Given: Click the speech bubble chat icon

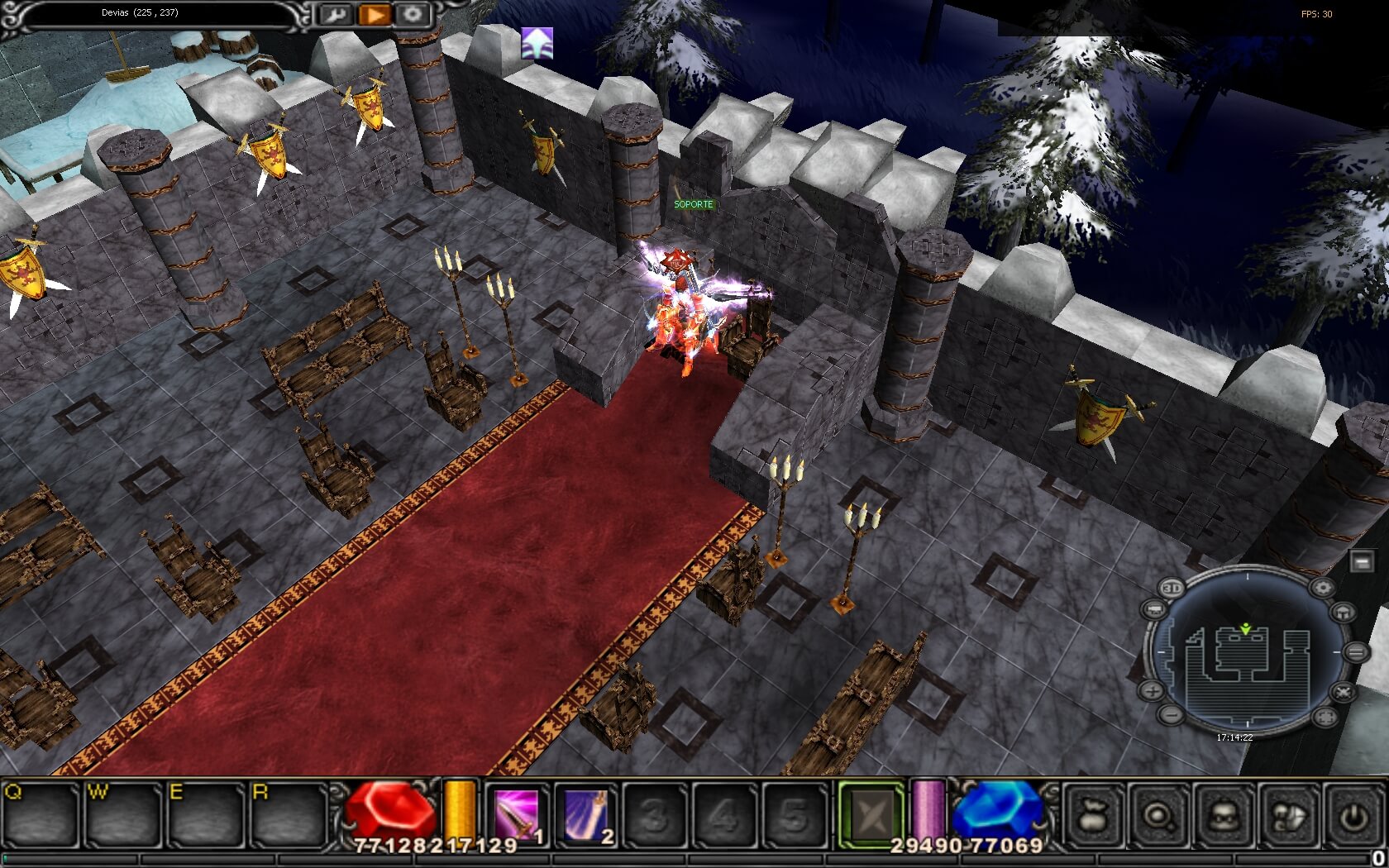Looking at the screenshot, I should (1288, 818).
